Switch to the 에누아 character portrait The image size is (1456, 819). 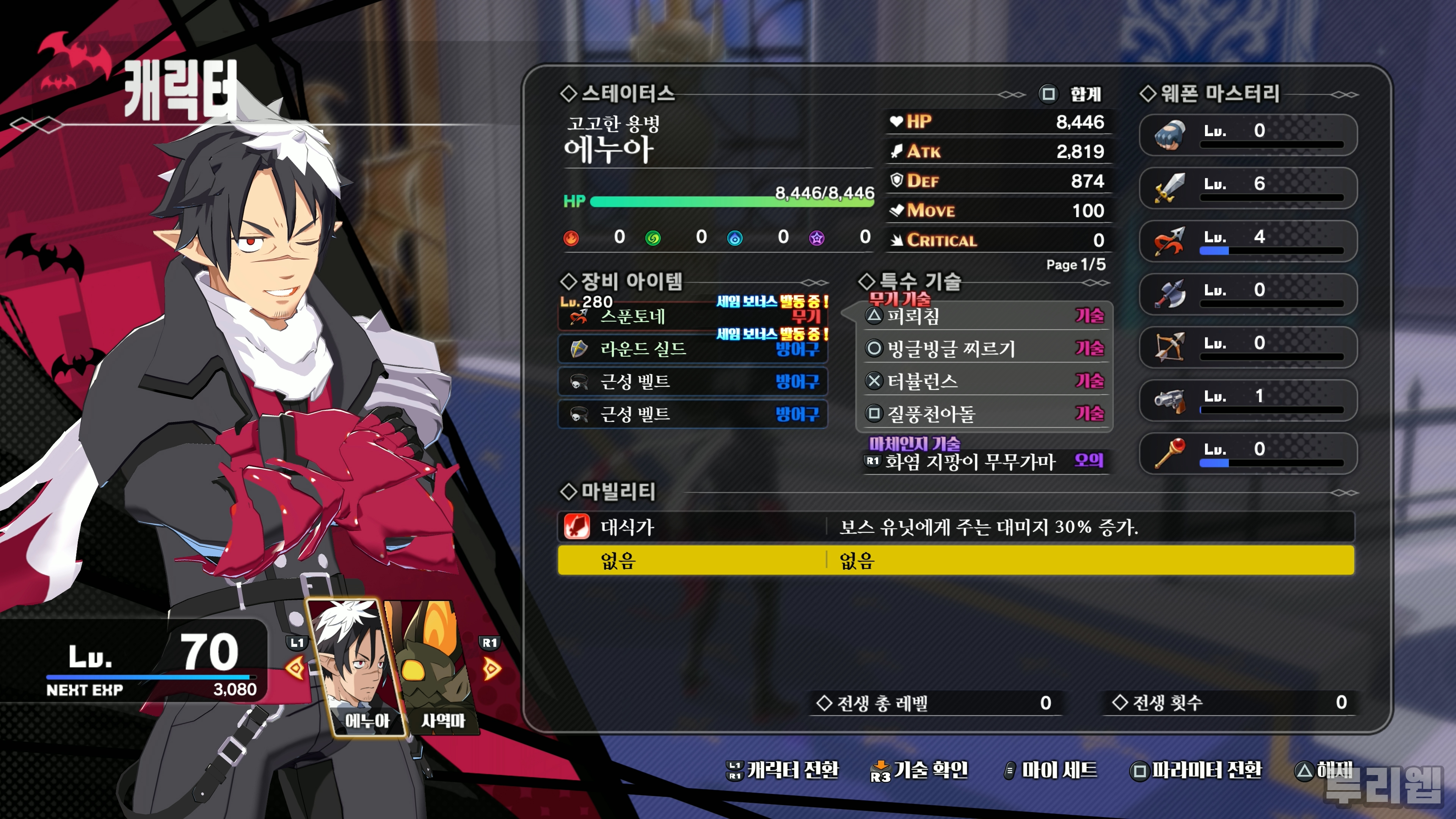357,667
